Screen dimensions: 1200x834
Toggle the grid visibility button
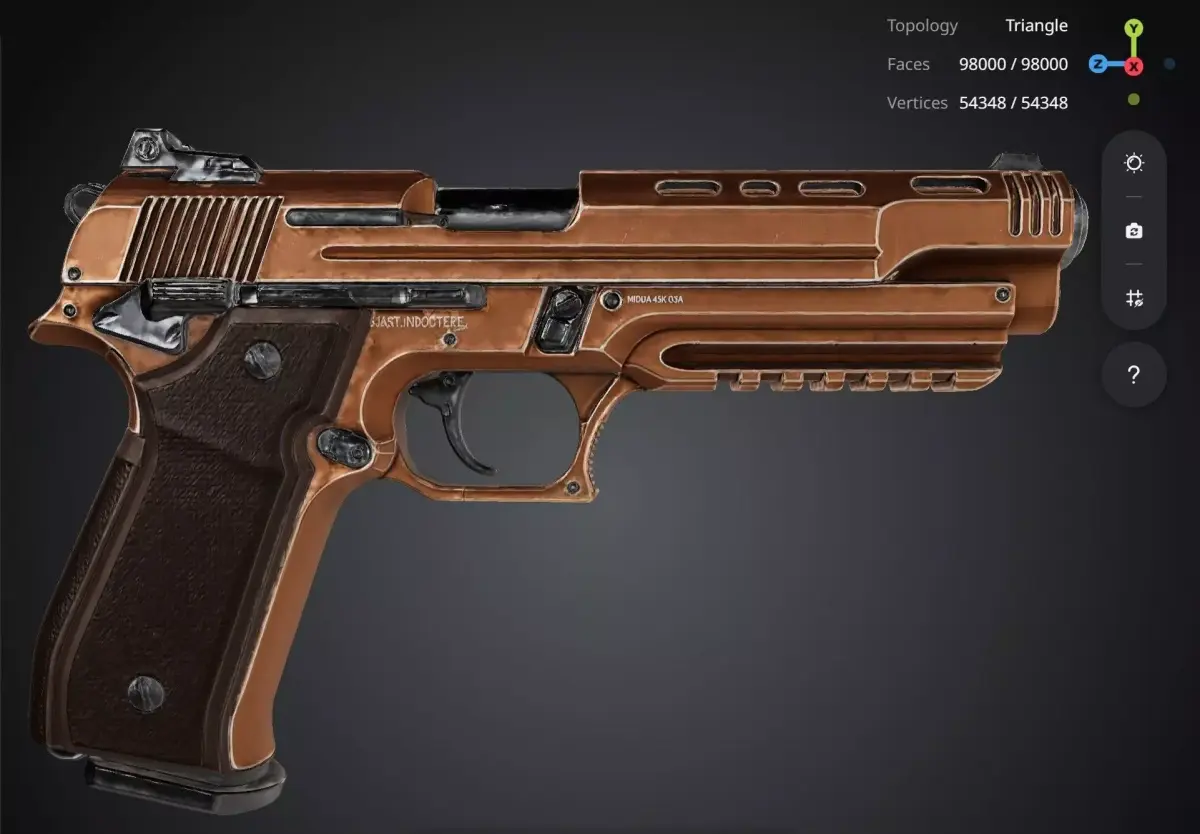(1133, 298)
